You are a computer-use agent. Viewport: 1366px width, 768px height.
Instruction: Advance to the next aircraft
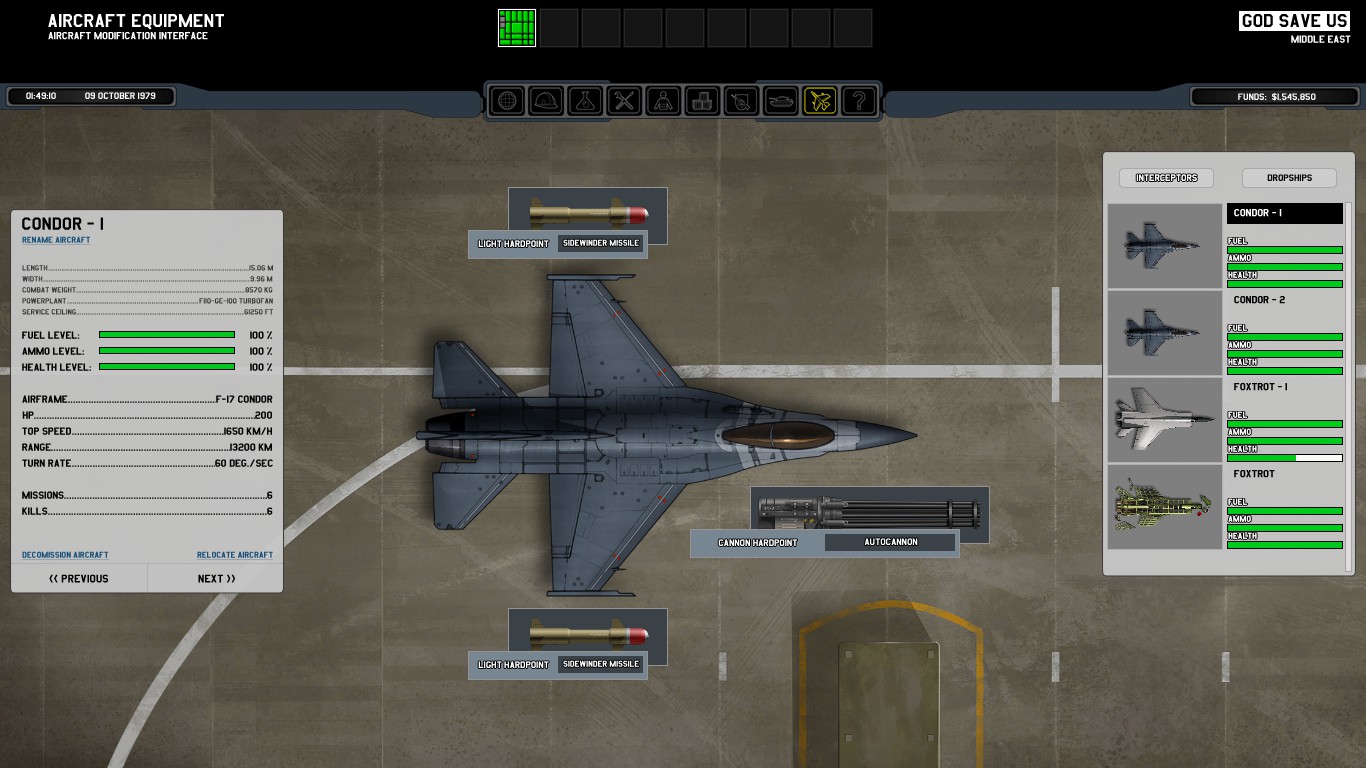tap(216, 578)
